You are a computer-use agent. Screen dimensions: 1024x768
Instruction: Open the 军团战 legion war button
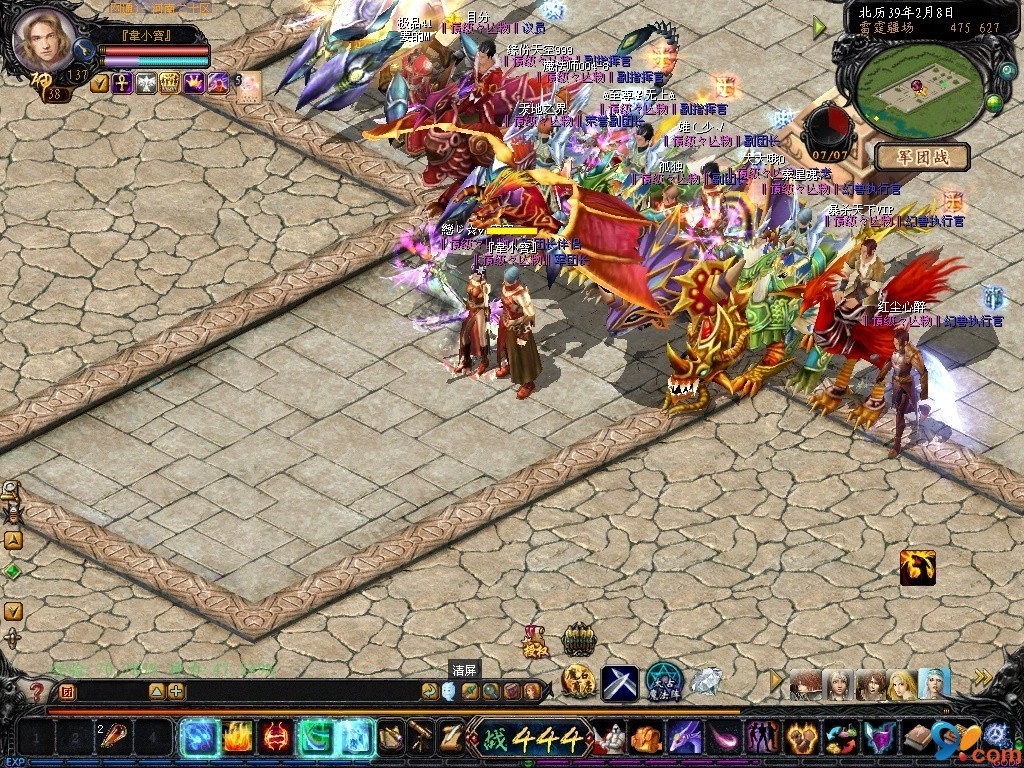coord(923,157)
